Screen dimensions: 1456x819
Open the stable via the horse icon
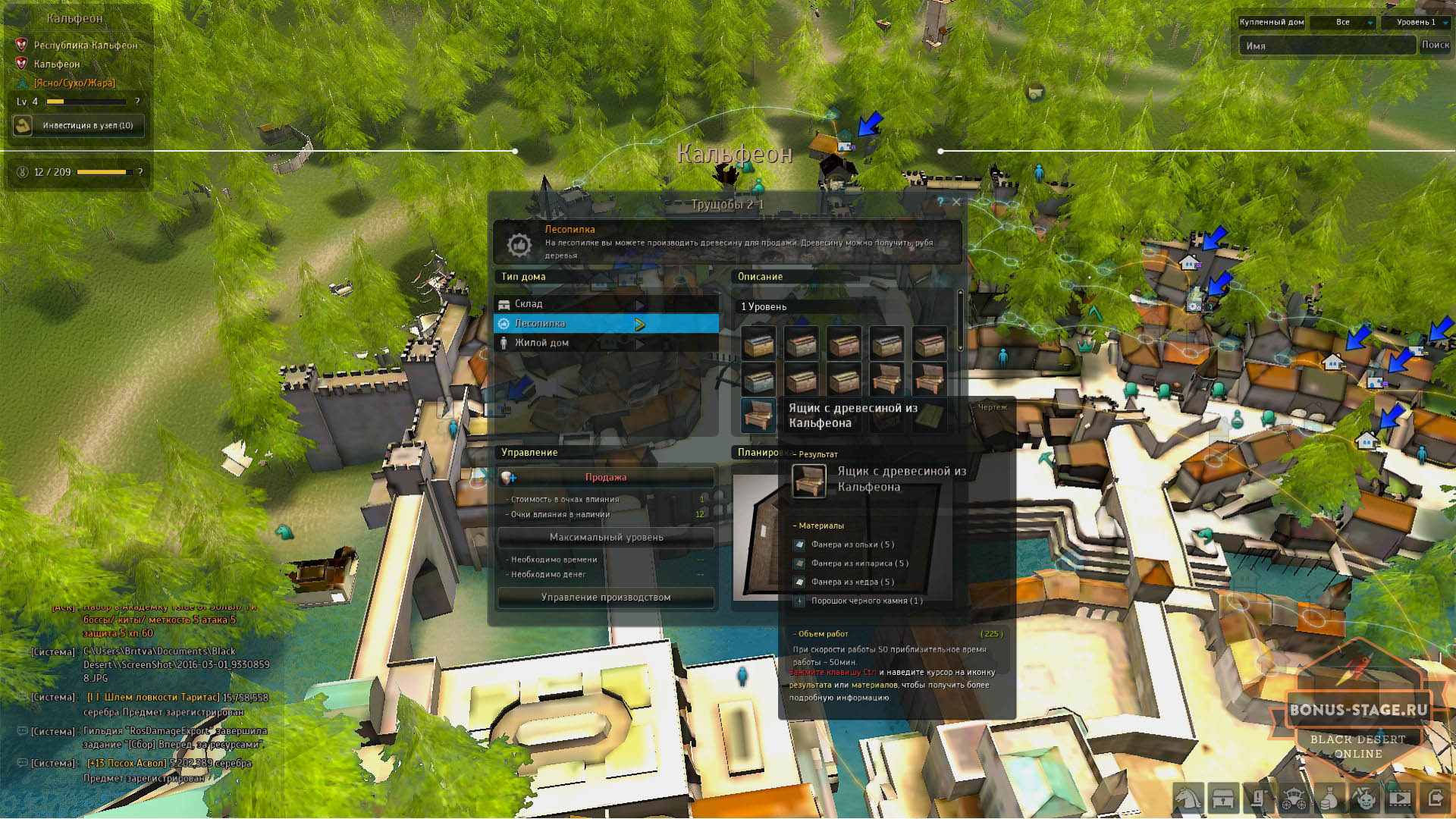point(1188,799)
